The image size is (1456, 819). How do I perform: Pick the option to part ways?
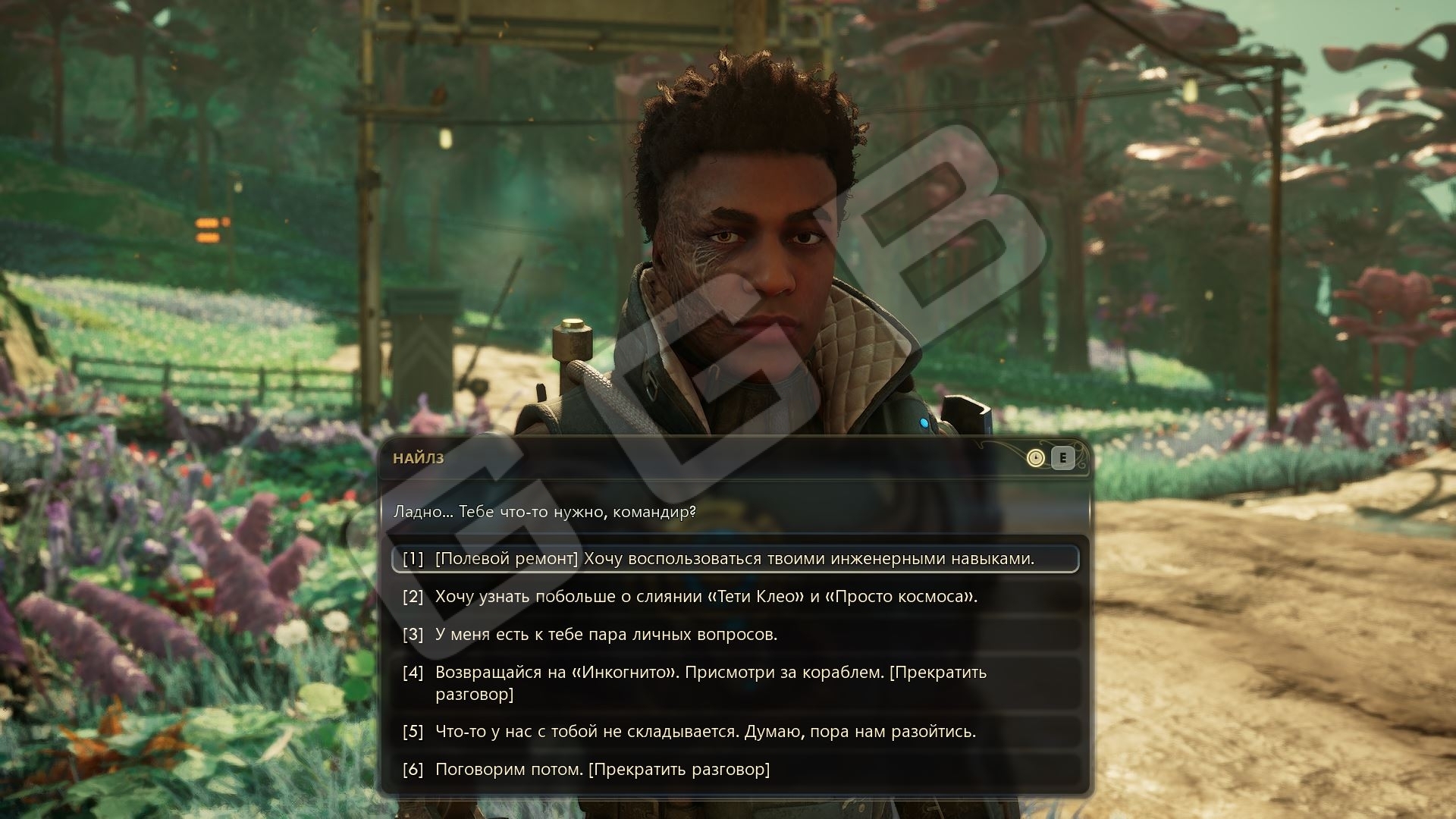click(x=704, y=732)
